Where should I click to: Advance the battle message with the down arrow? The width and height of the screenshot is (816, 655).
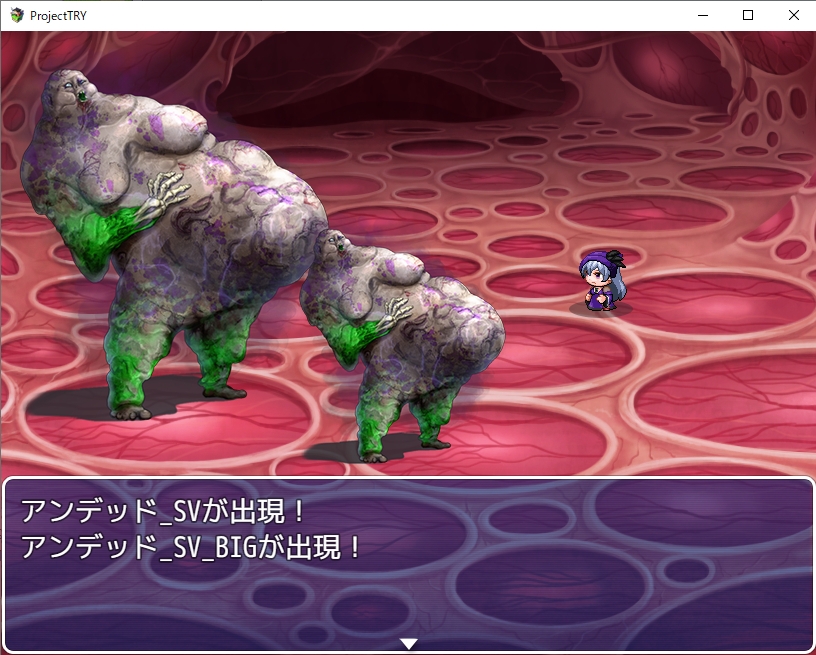408,643
